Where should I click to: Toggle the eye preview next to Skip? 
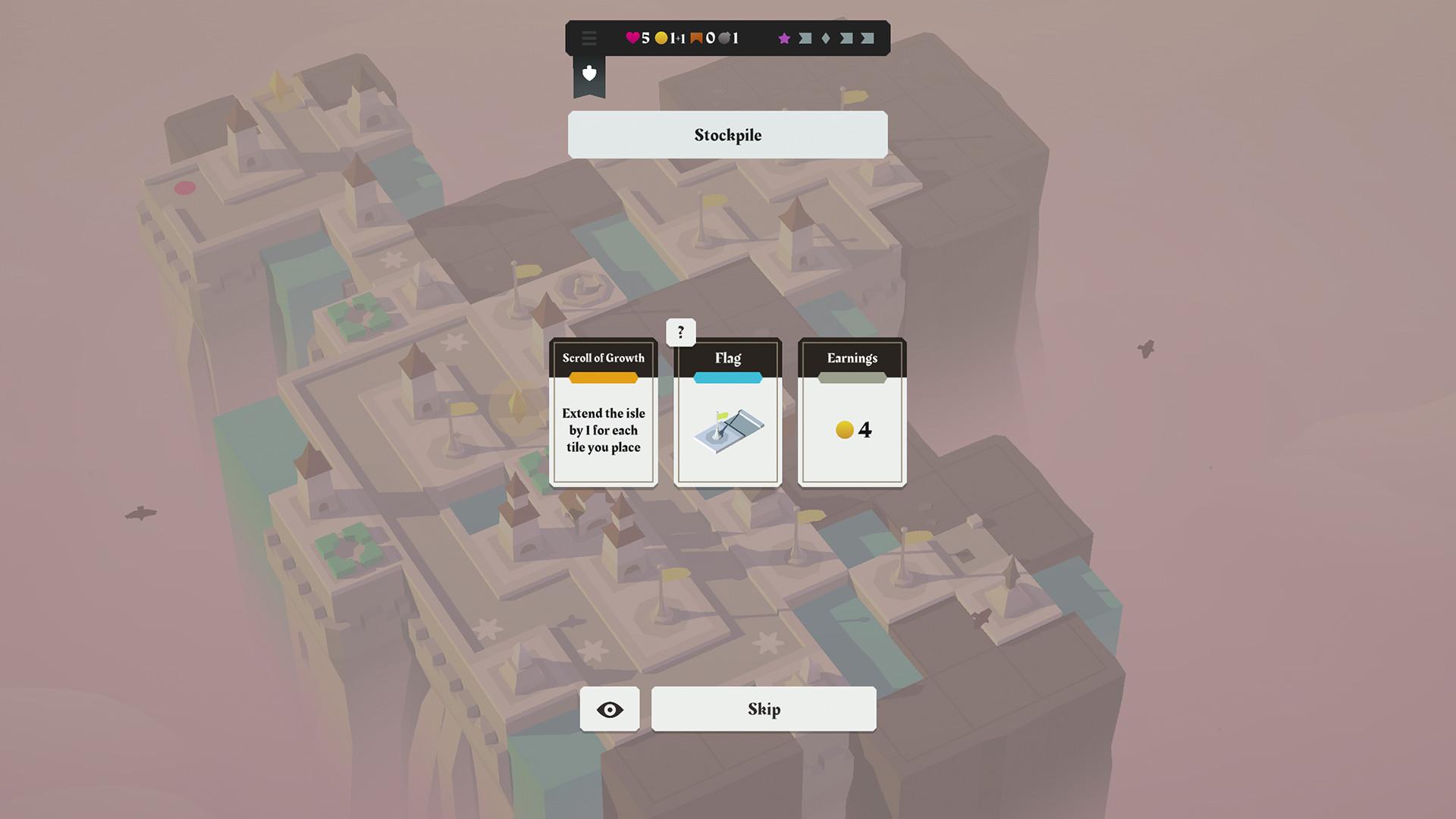coord(609,708)
